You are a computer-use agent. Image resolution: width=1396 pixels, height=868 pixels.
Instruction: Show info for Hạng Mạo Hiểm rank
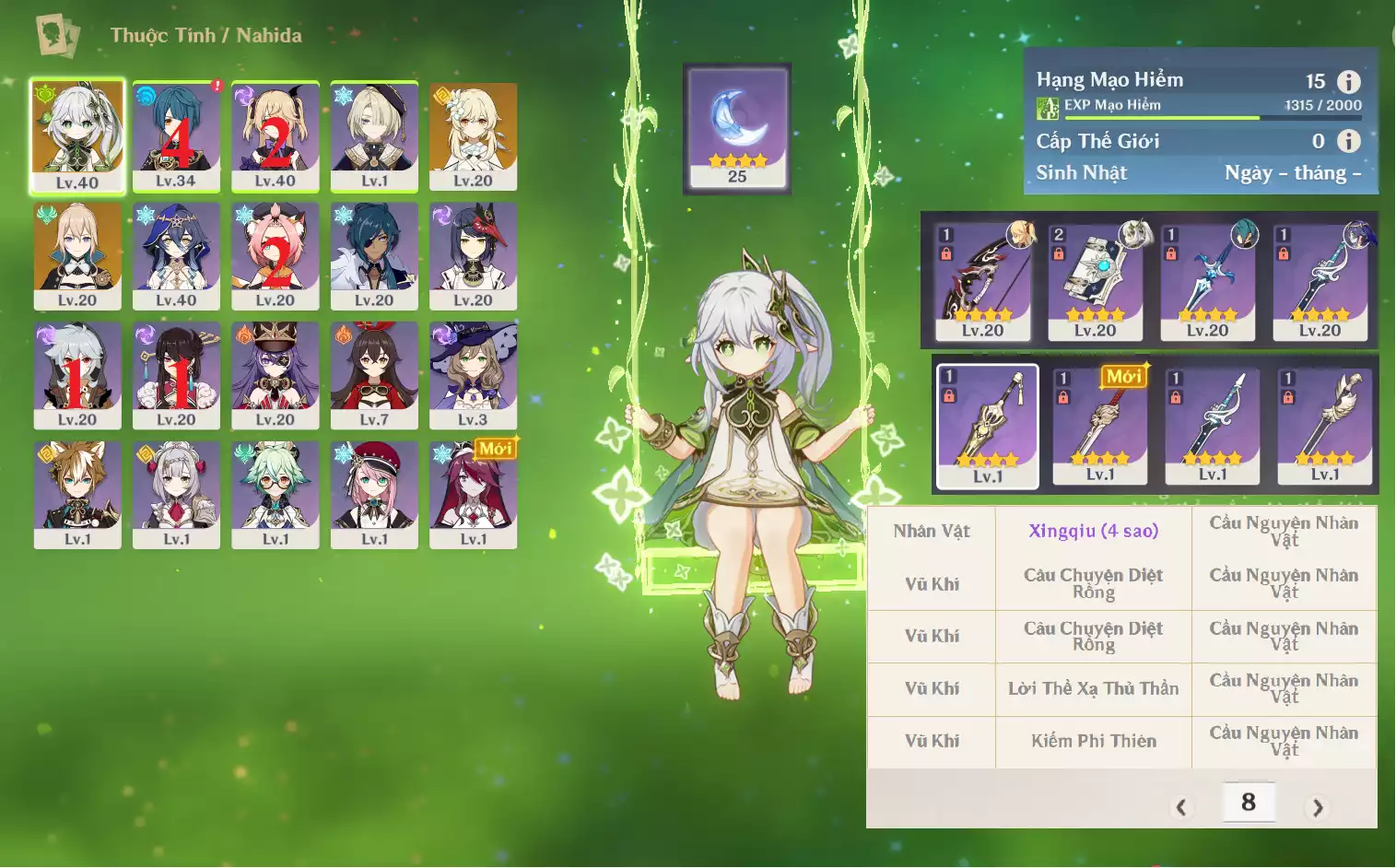click(1348, 82)
